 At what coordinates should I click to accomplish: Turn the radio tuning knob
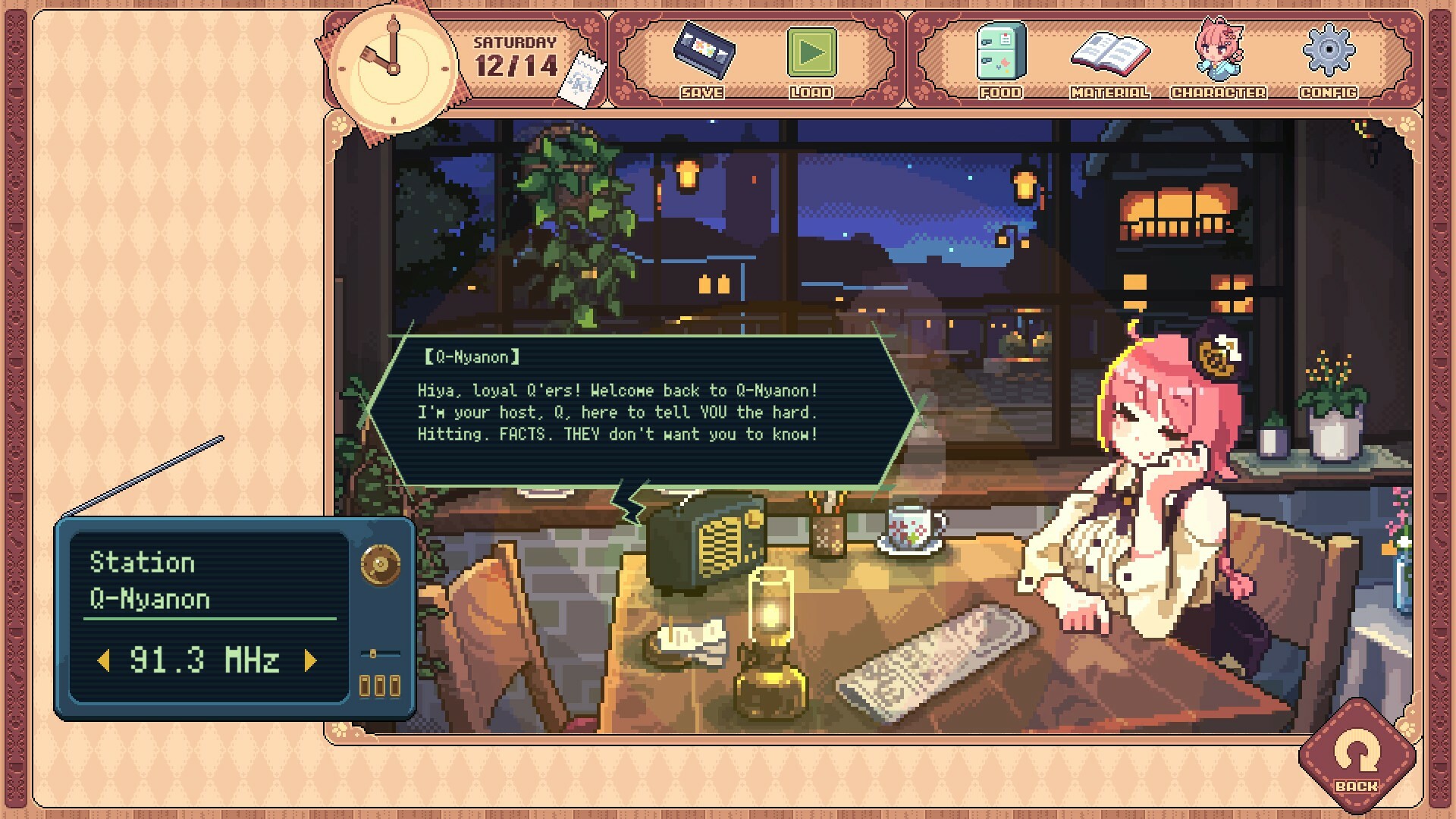coord(378,562)
